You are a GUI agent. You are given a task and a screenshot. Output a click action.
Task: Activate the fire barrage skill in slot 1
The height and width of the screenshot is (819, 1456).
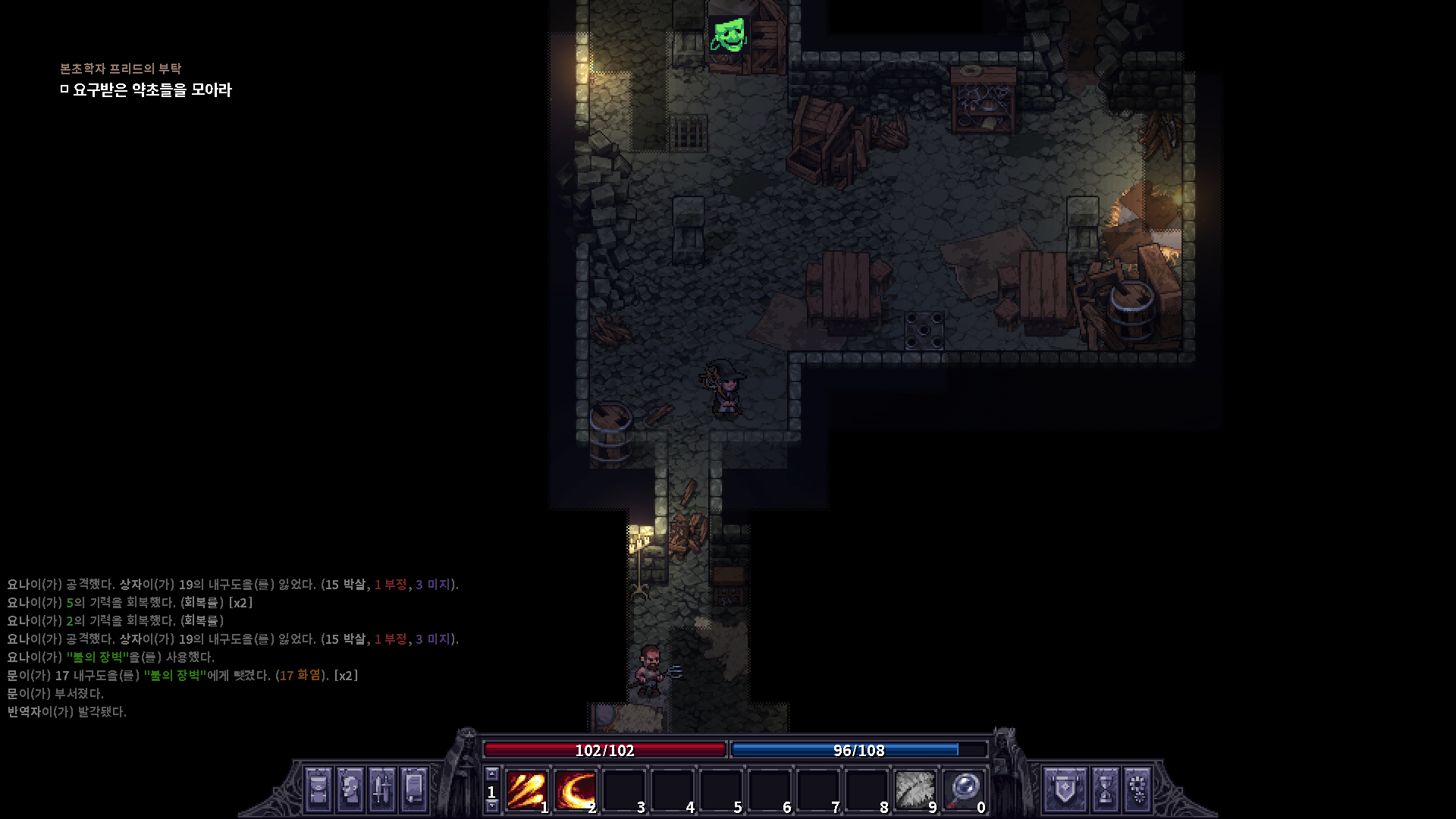(x=526, y=791)
